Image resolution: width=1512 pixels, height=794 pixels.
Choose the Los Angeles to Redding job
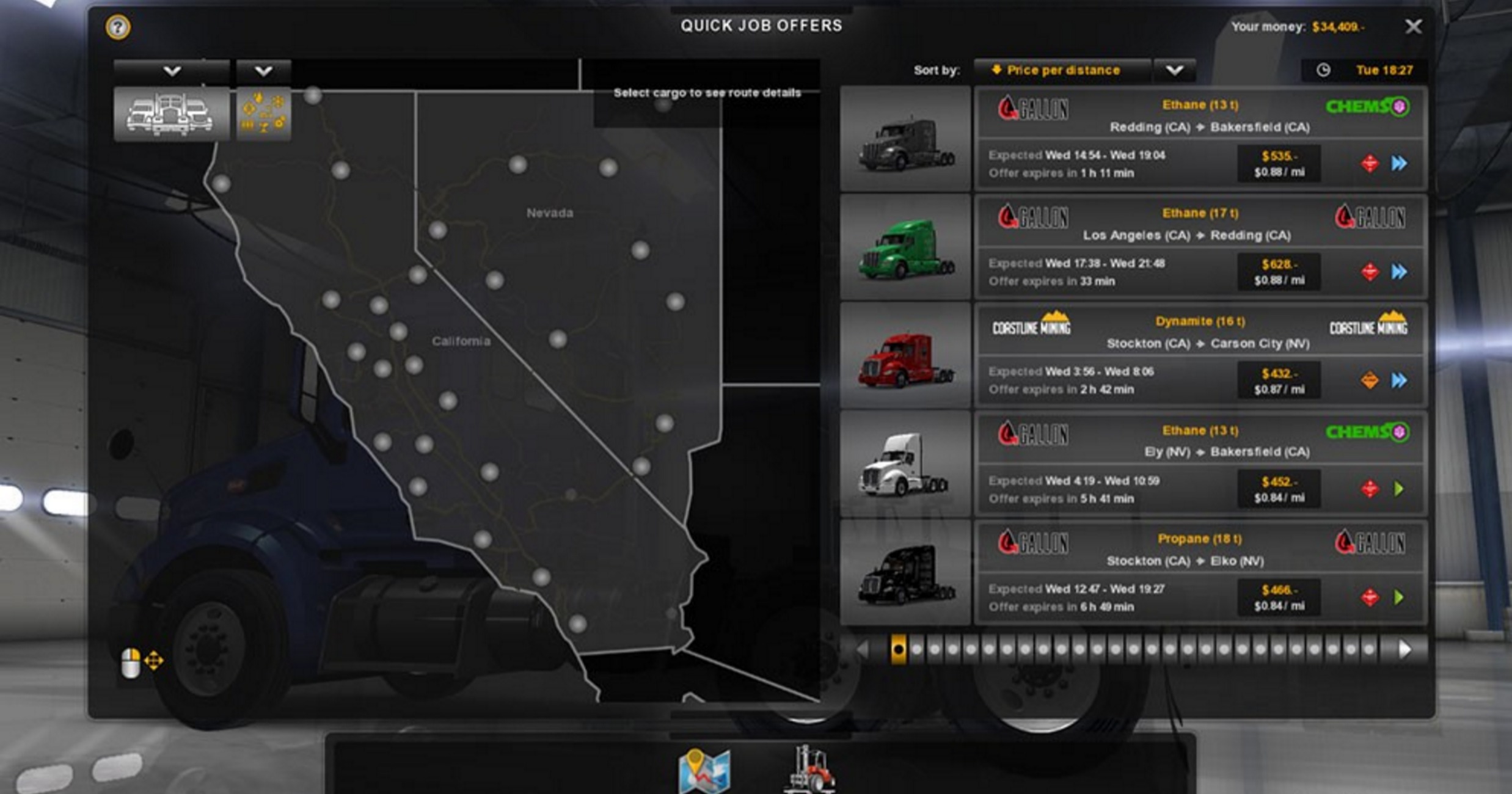tap(1200, 247)
